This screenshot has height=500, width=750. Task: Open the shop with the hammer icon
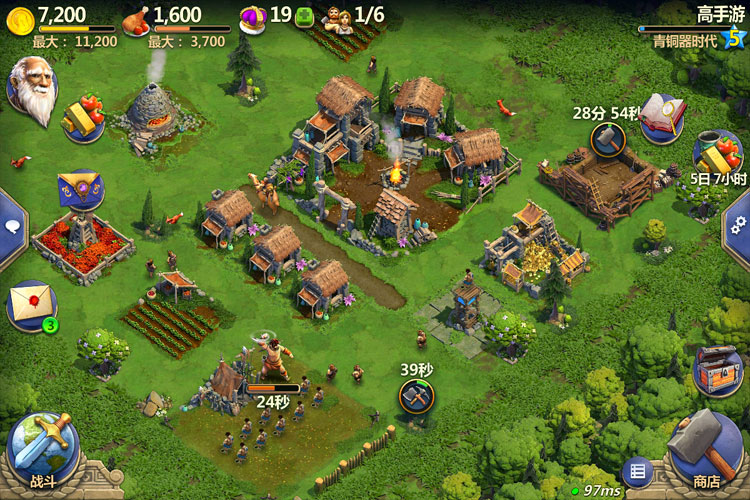click(x=706, y=450)
